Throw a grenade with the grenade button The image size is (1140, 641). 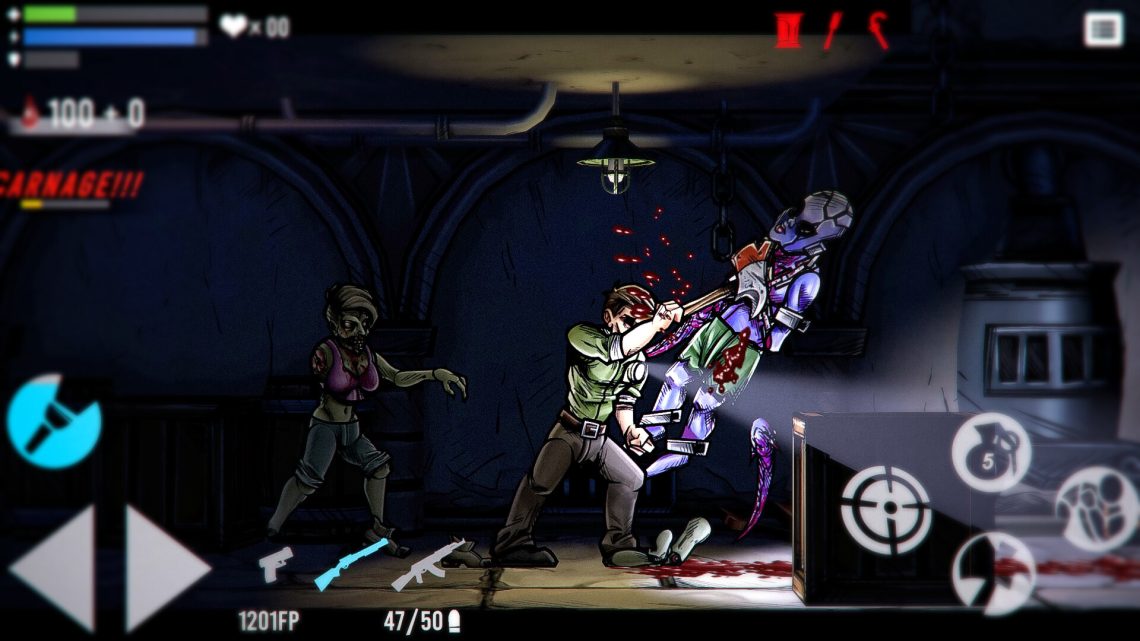click(x=989, y=452)
